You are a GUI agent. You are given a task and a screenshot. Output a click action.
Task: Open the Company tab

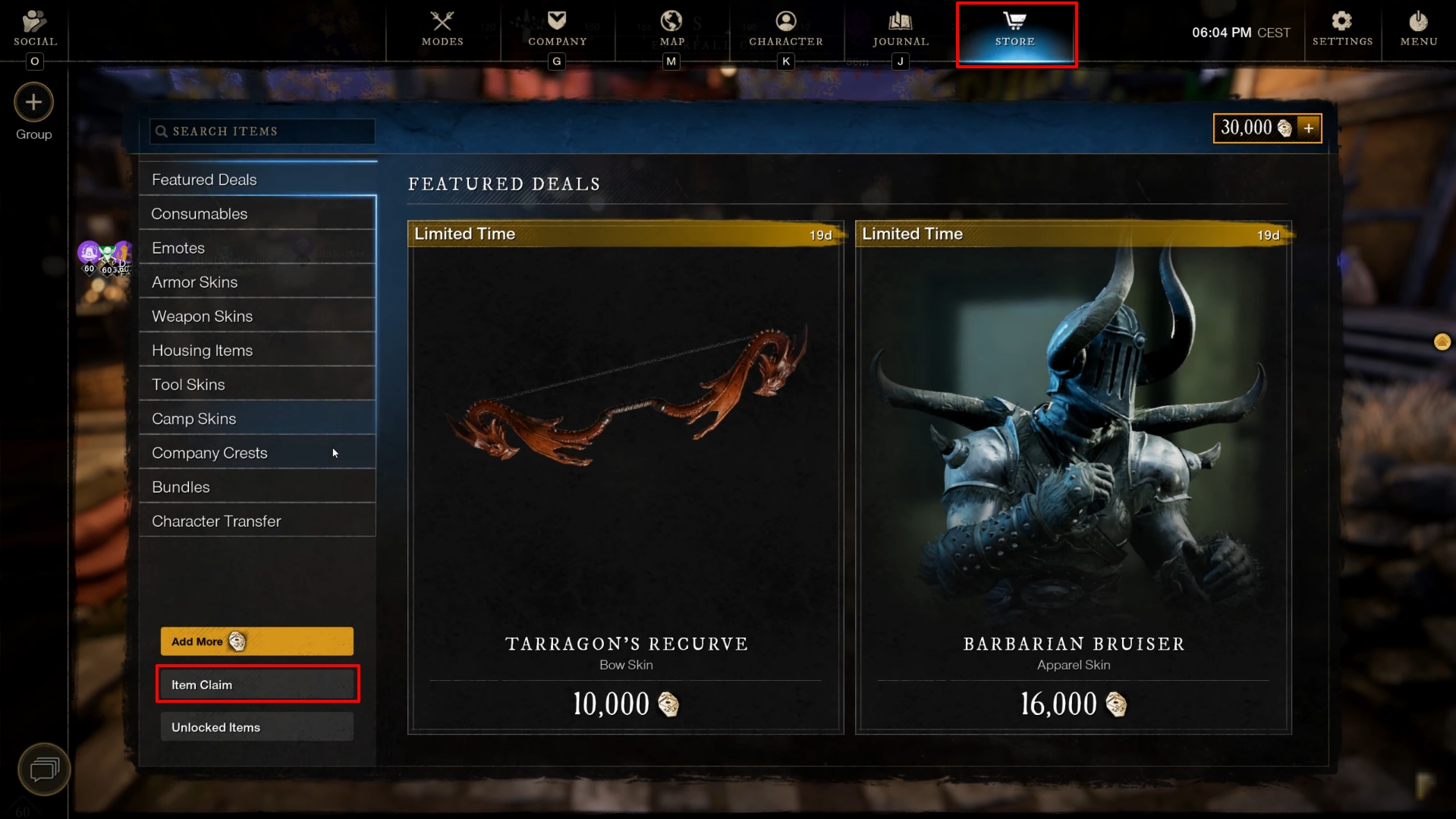click(x=557, y=30)
